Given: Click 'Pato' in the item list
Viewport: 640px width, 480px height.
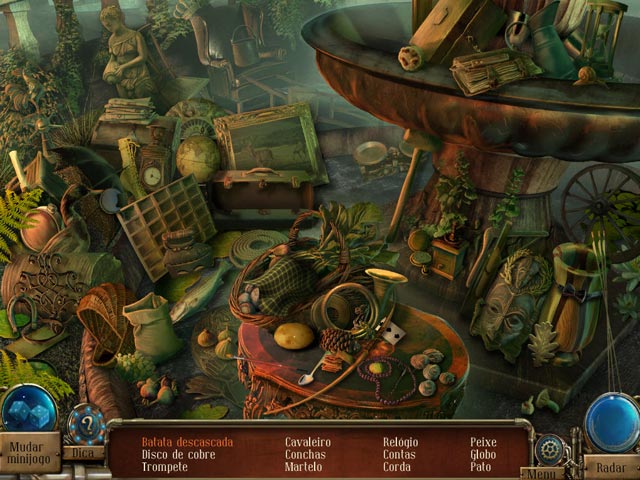Looking at the screenshot, I should pos(481,467).
